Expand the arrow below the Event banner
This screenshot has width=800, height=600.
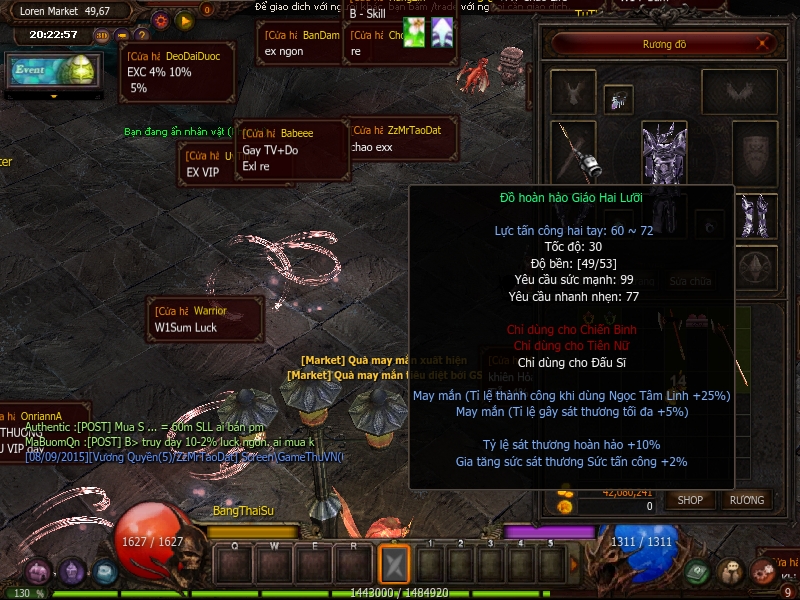coord(53,96)
